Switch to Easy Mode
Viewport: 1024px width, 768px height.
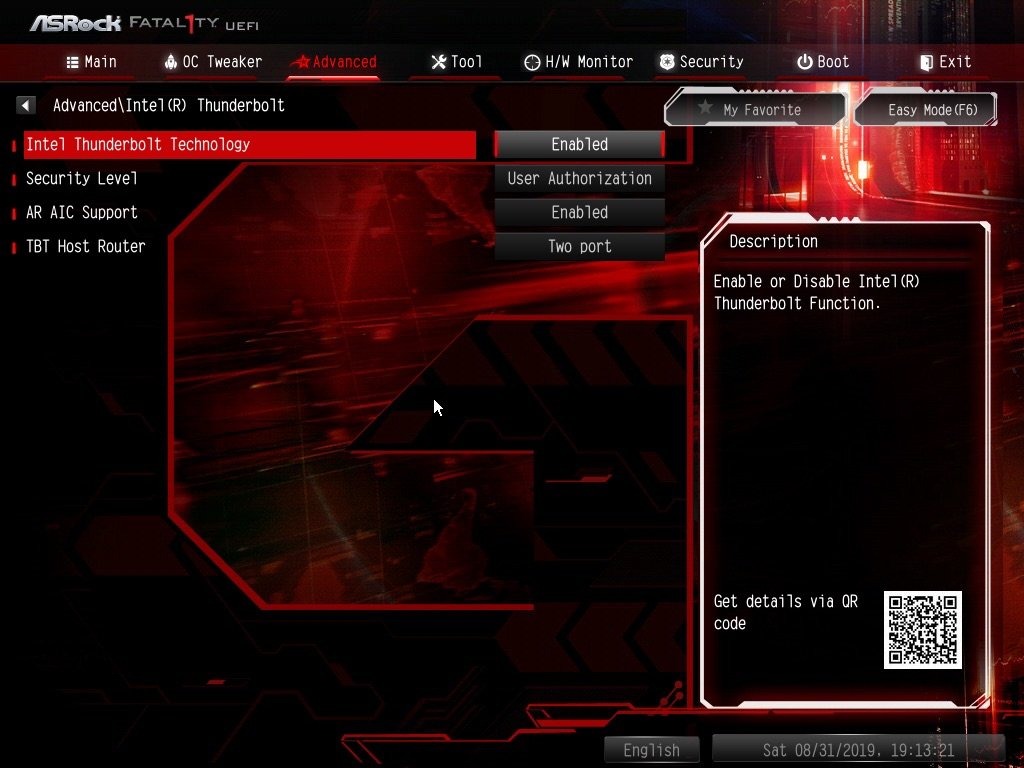point(931,110)
